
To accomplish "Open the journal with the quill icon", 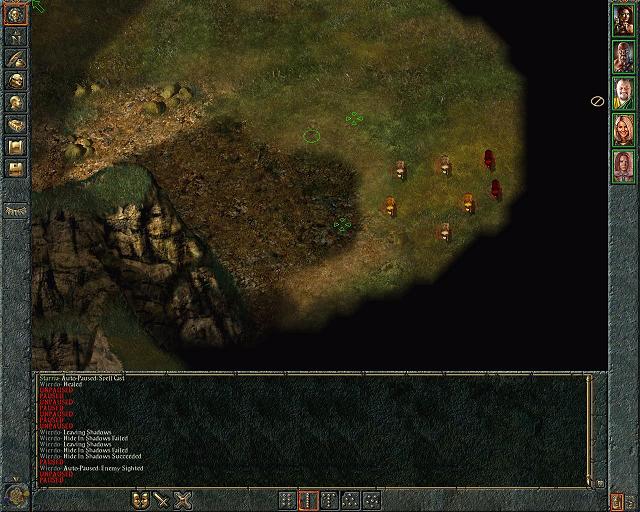I will (16, 59).
